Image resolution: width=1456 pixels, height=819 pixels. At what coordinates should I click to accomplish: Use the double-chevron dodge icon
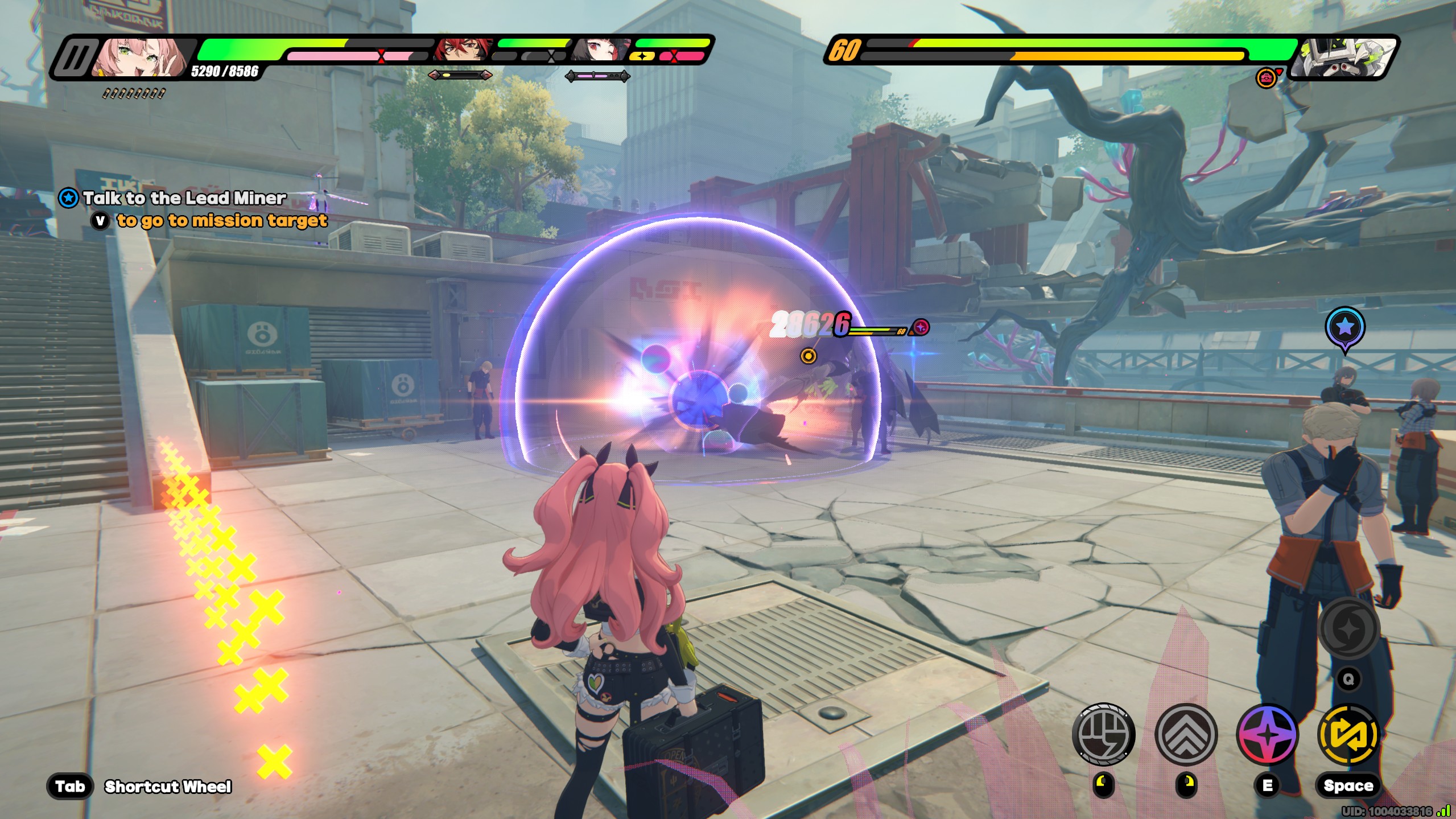[1186, 734]
